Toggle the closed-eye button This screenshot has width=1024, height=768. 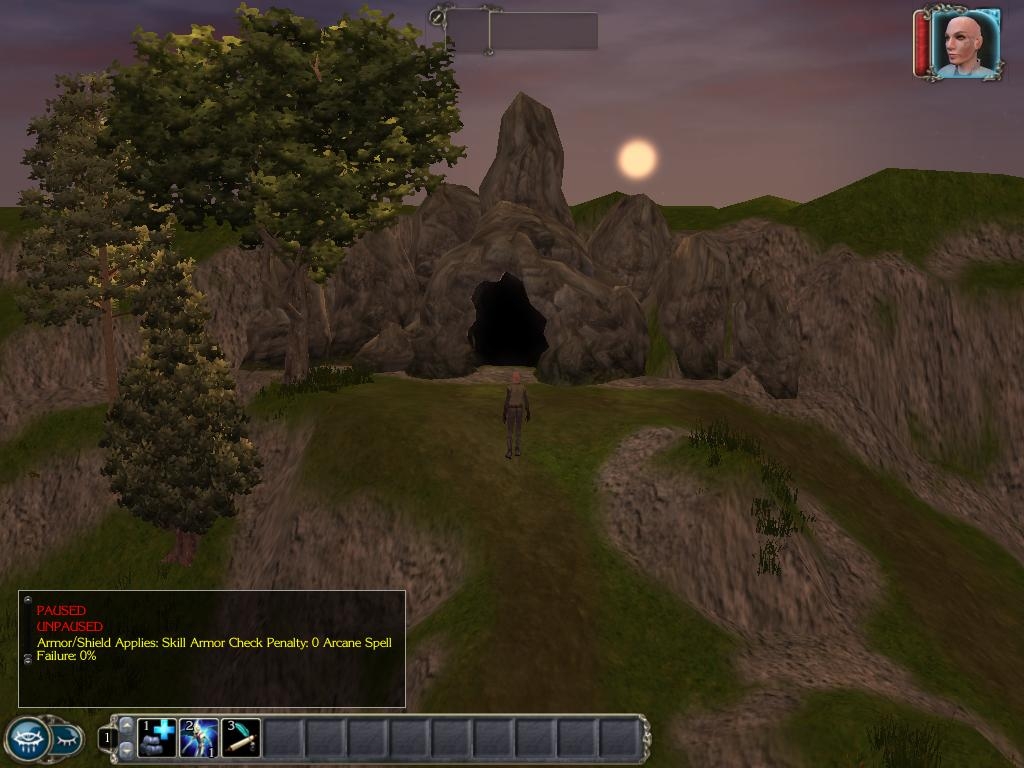66,740
